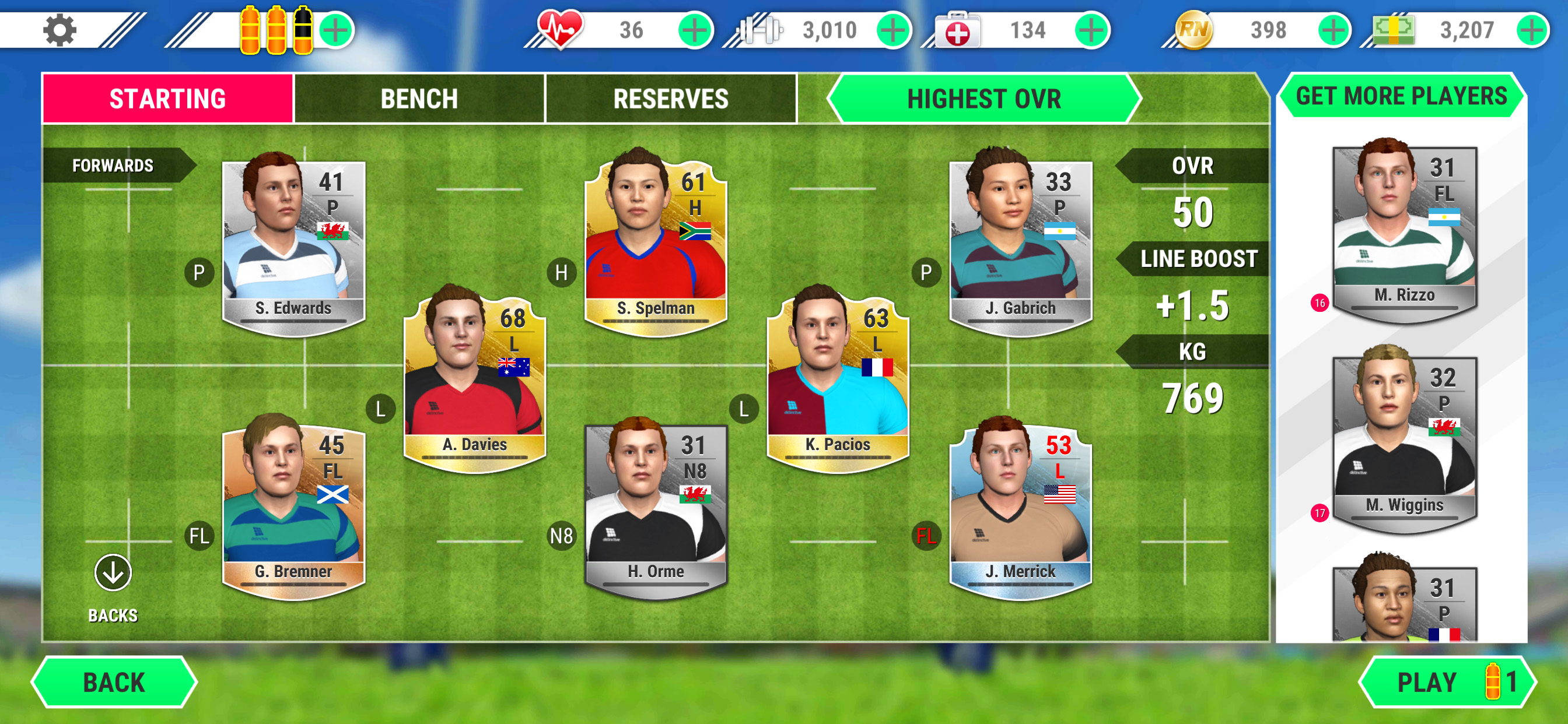Image resolution: width=1568 pixels, height=724 pixels.
Task: Select A. Davies lock card
Action: pos(475,380)
